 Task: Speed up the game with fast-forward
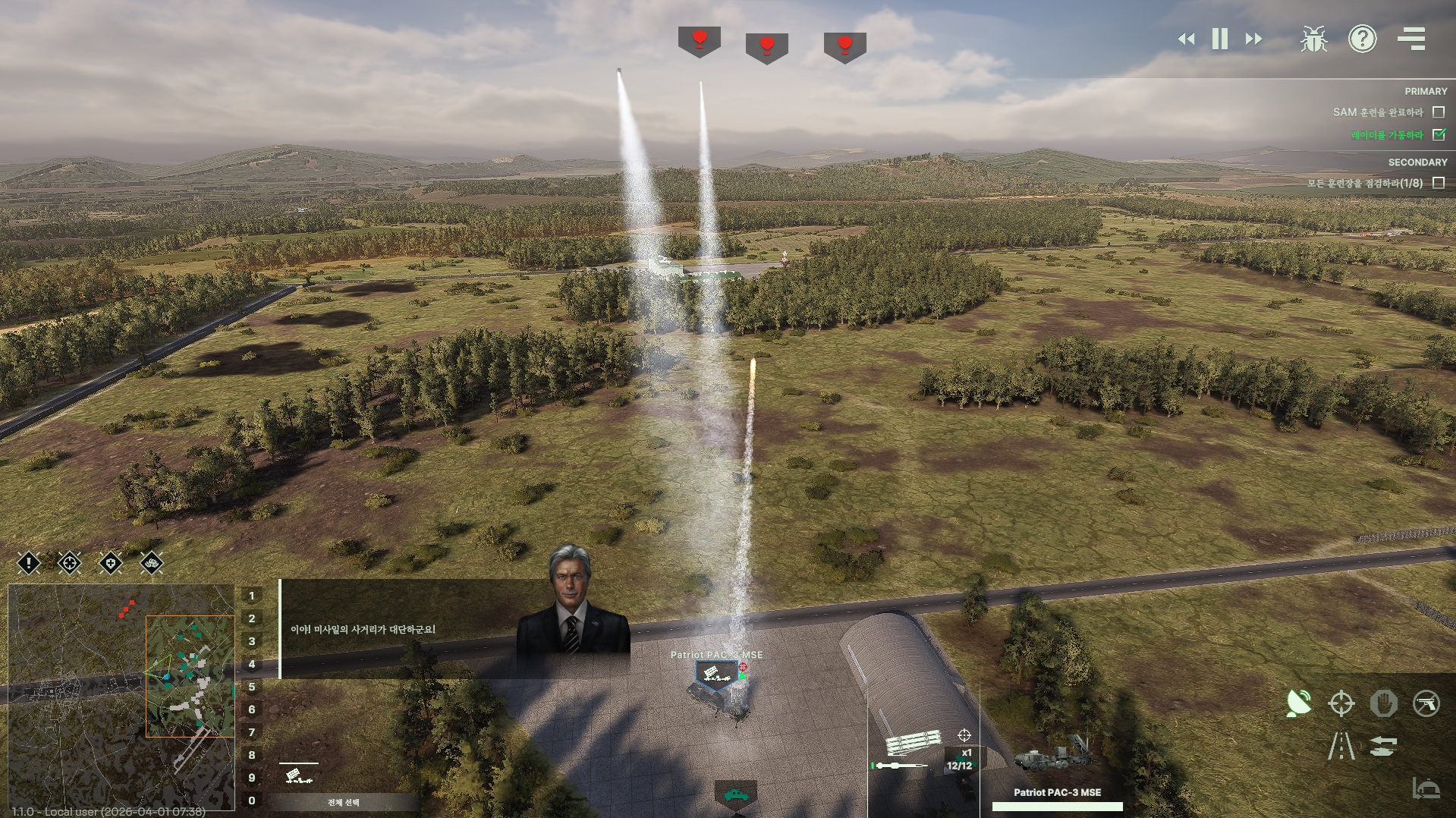tap(1254, 39)
